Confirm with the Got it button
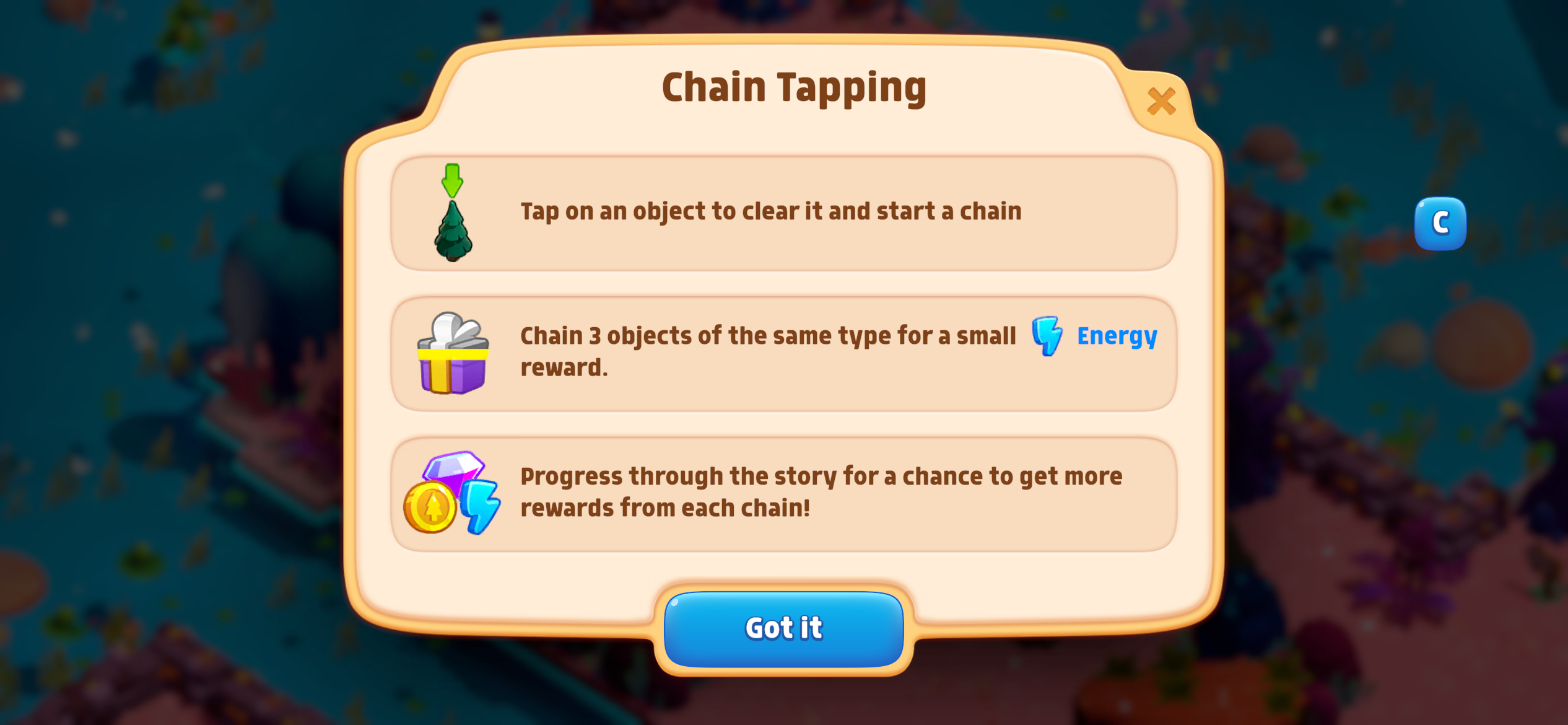 (783, 628)
